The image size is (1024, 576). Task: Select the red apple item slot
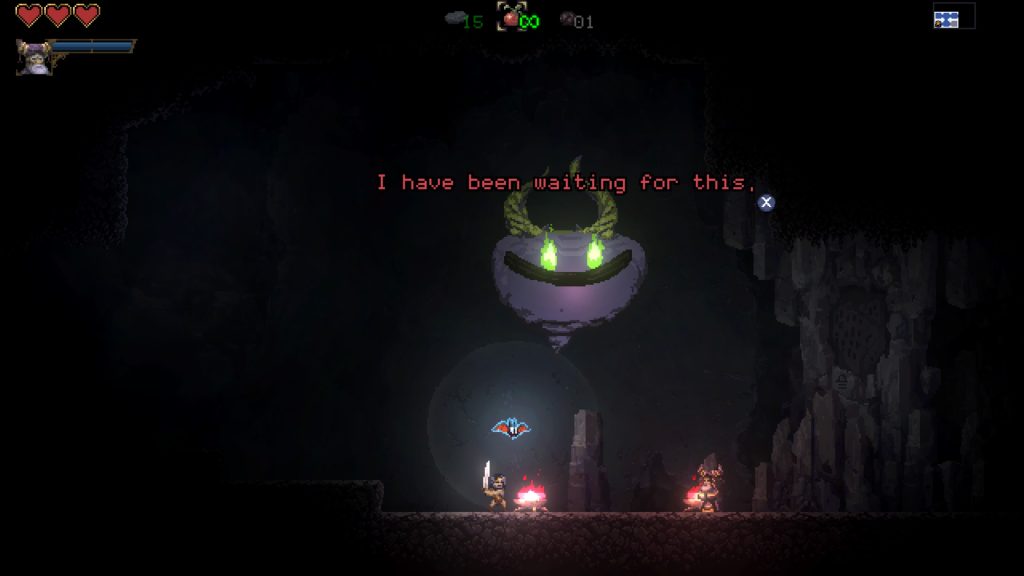pos(512,17)
